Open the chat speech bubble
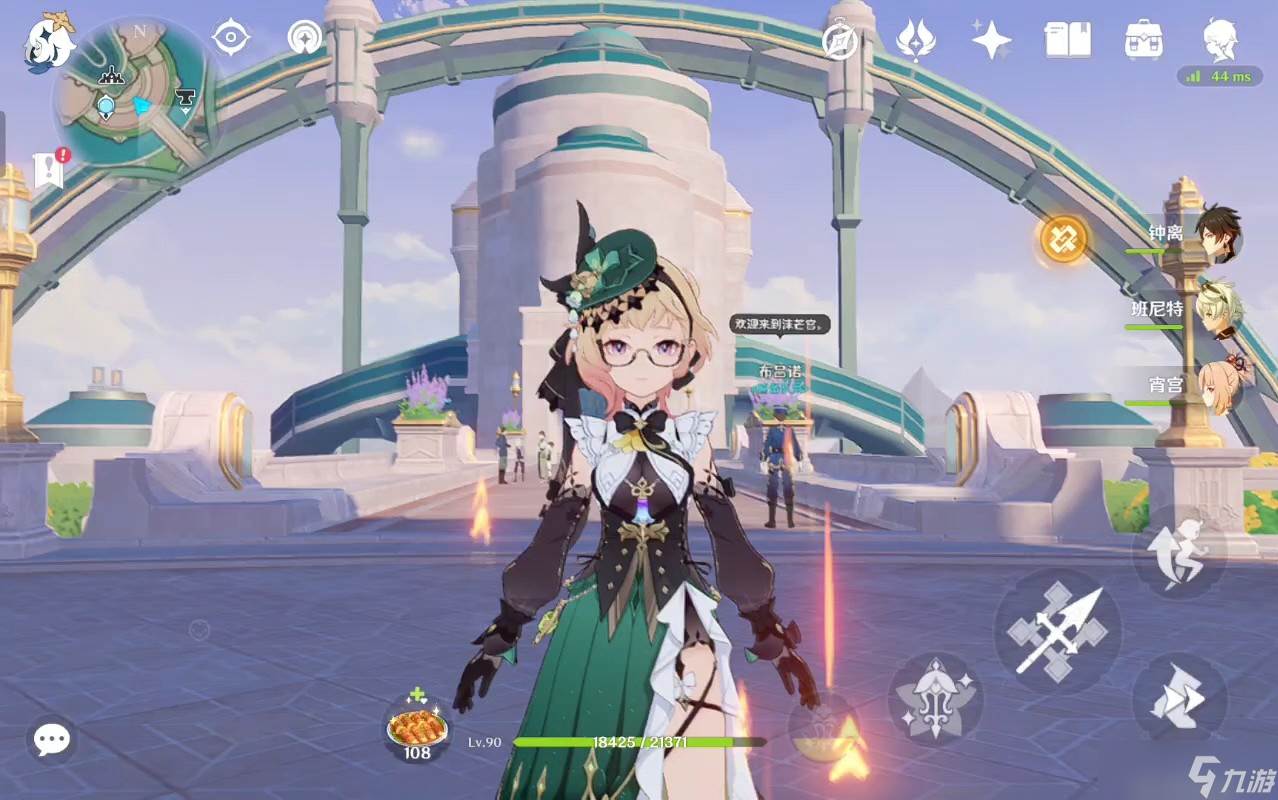Screen dimensions: 1278x800 [x=51, y=740]
